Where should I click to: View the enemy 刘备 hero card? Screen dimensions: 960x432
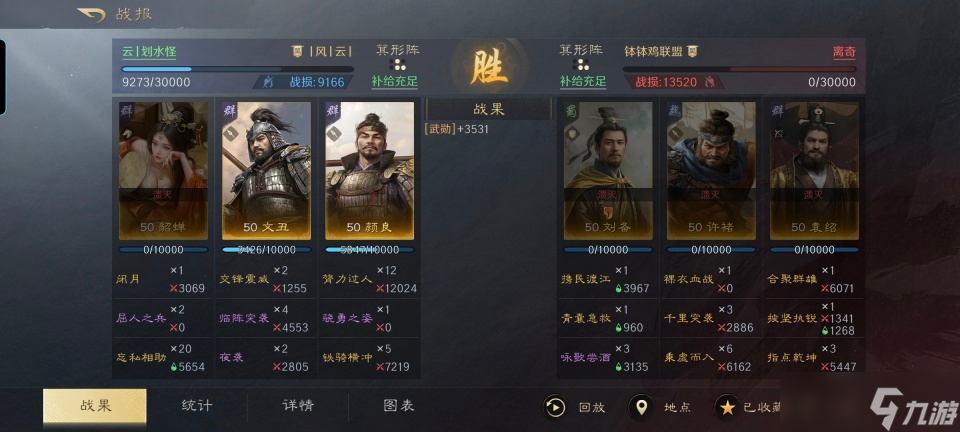point(607,170)
